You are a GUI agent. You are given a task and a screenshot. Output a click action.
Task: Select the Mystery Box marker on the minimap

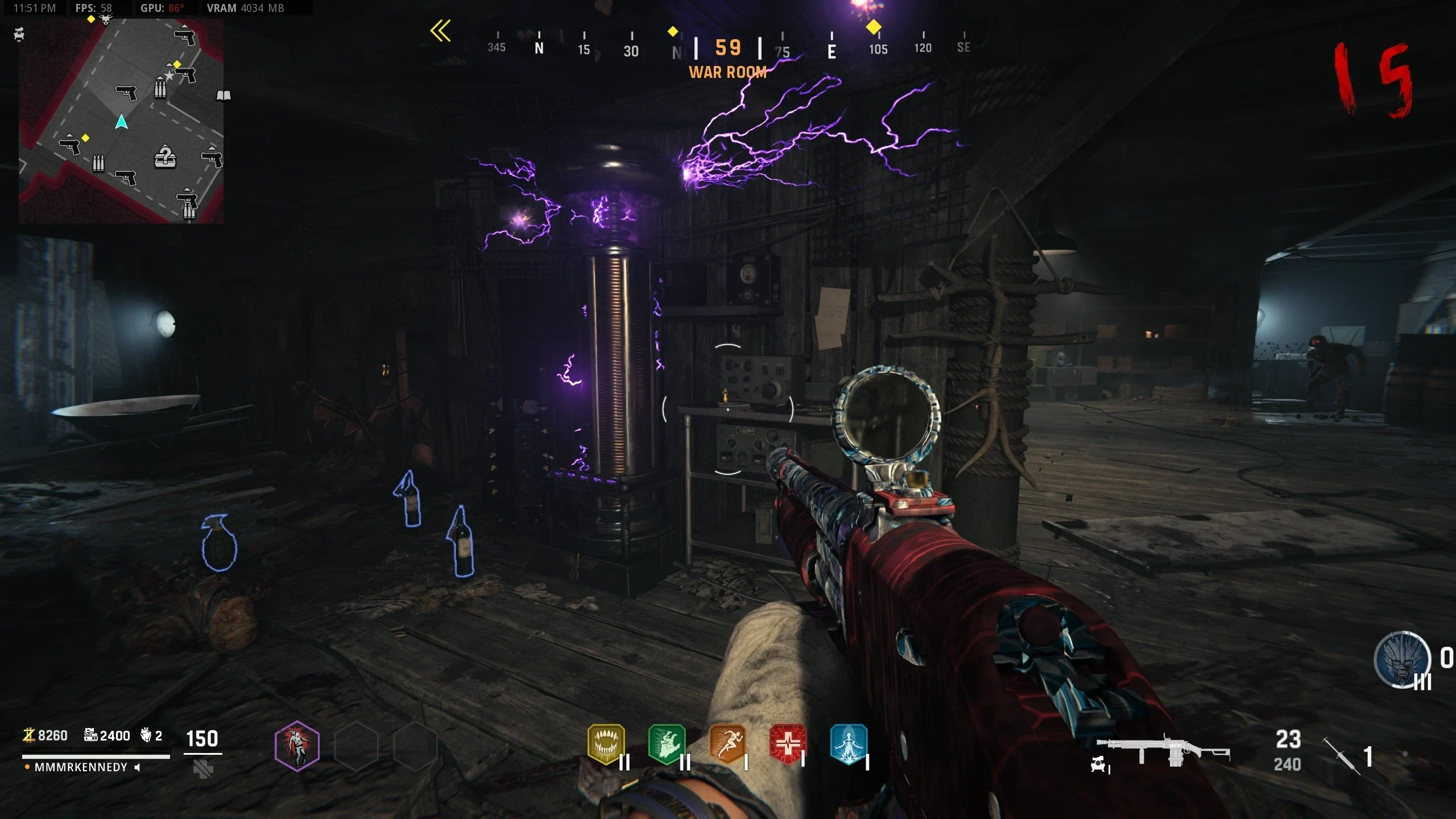165,157
